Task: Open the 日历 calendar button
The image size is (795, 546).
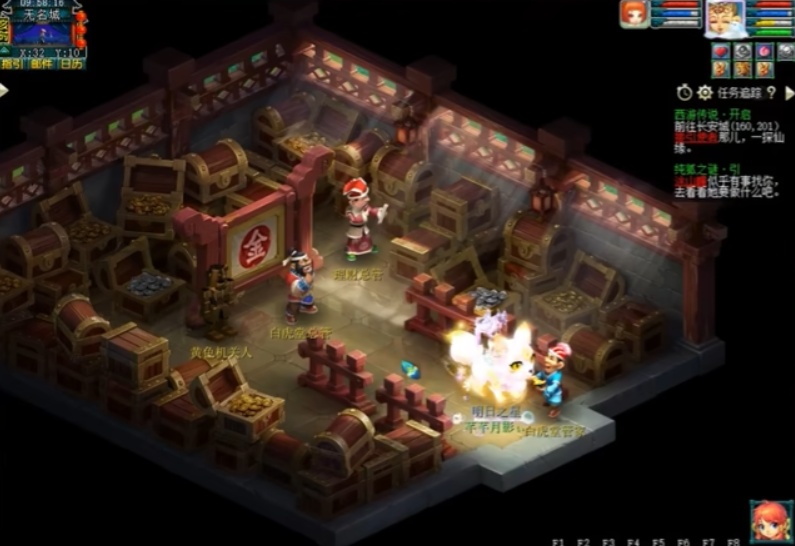Action: (x=71, y=63)
